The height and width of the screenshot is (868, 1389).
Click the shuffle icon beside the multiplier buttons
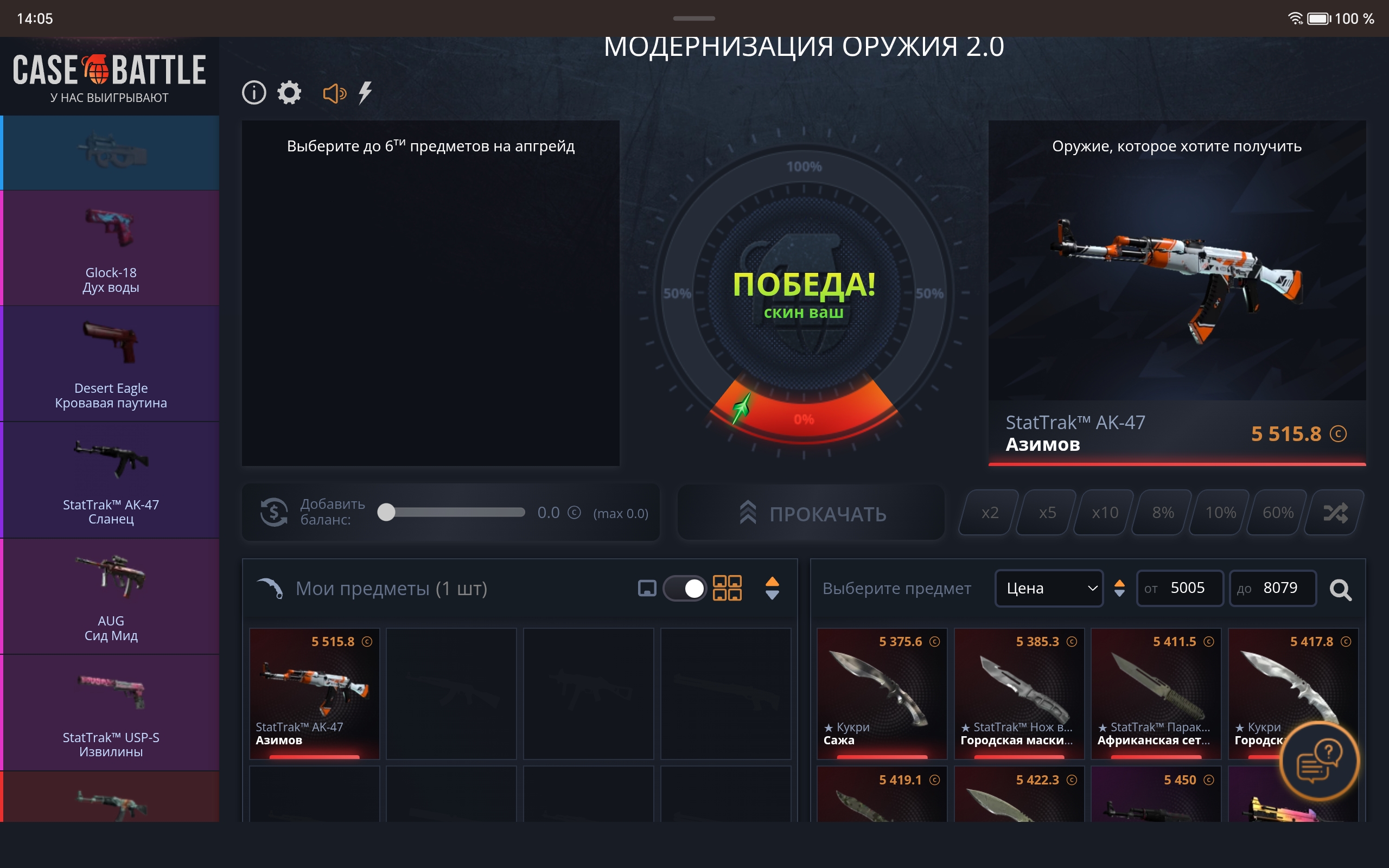(x=1336, y=512)
